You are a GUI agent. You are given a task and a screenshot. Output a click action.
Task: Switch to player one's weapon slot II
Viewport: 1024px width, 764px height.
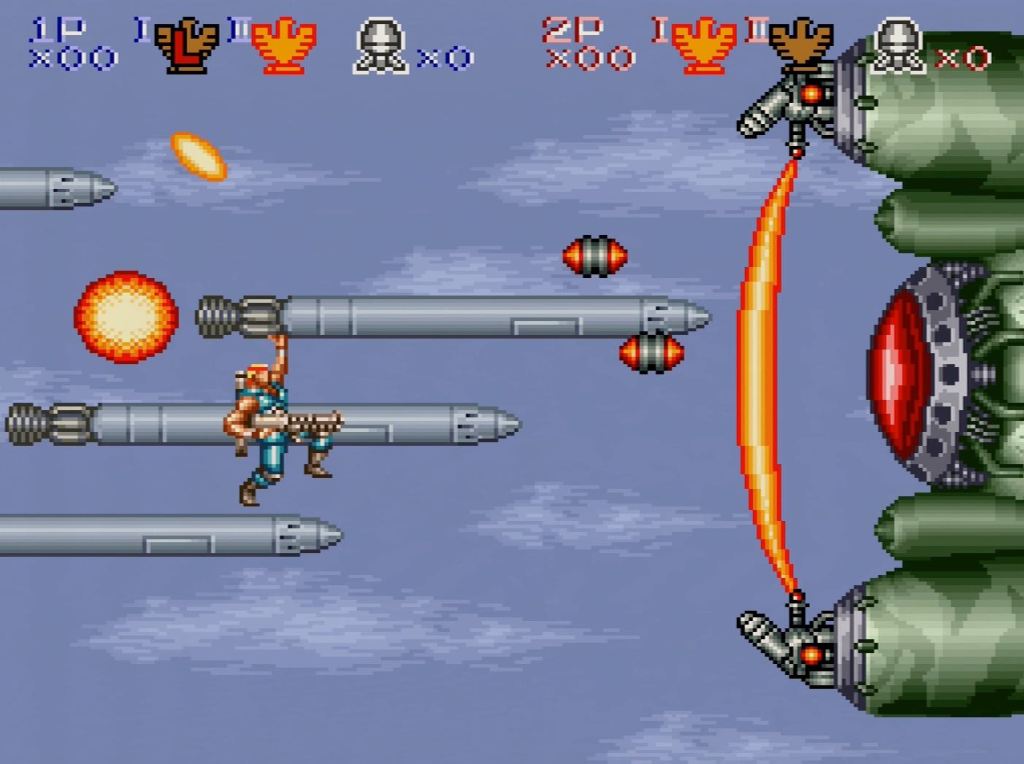click(x=283, y=46)
